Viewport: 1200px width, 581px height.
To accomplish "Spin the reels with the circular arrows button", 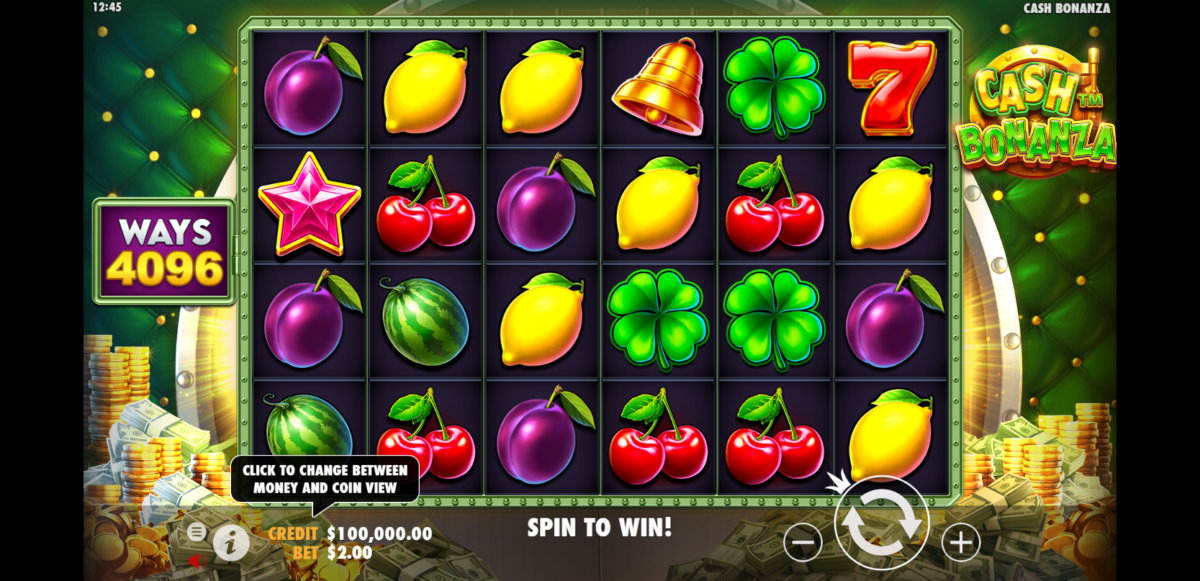I will [882, 523].
